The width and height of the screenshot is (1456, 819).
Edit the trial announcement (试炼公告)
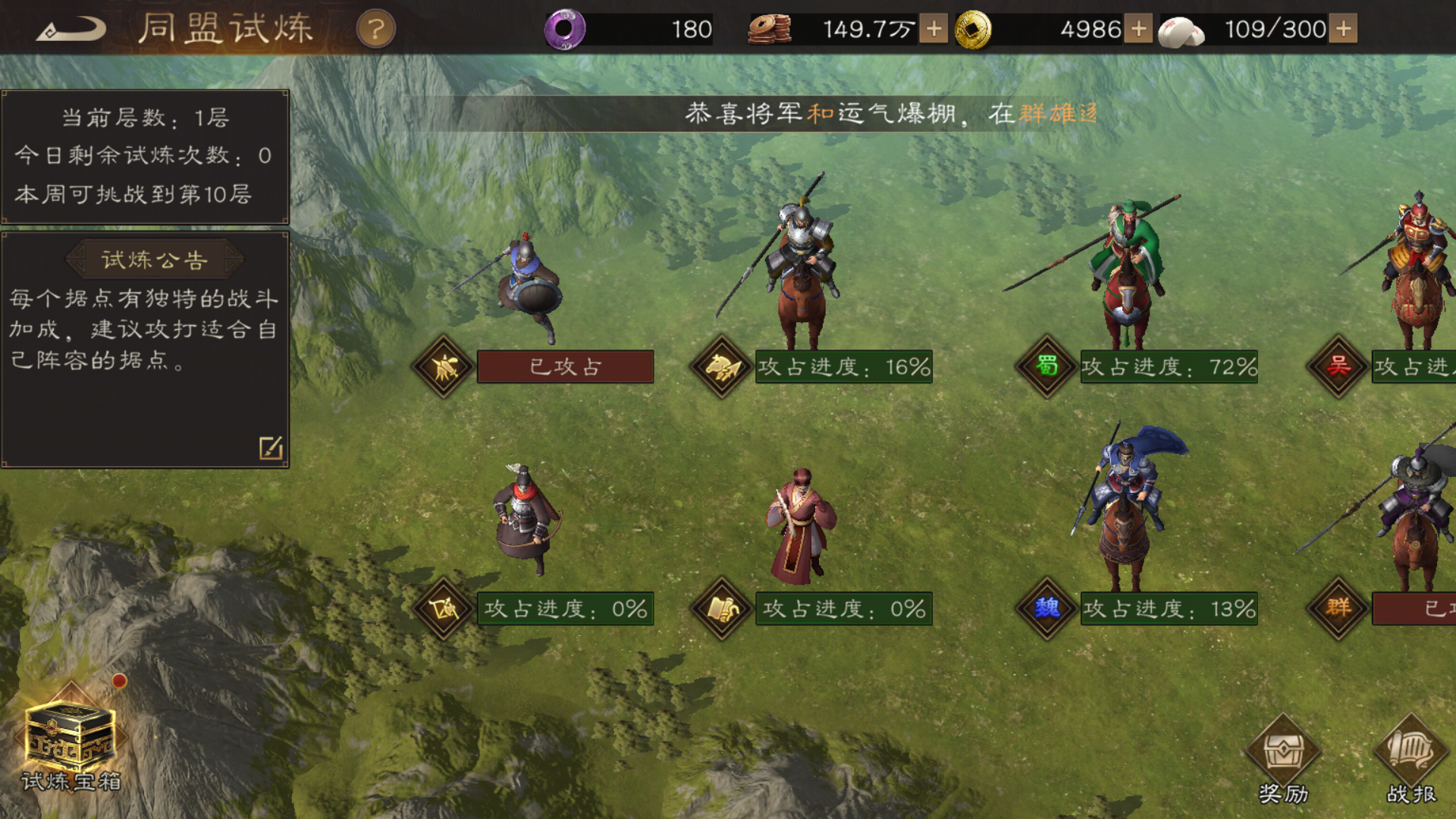pos(271,447)
